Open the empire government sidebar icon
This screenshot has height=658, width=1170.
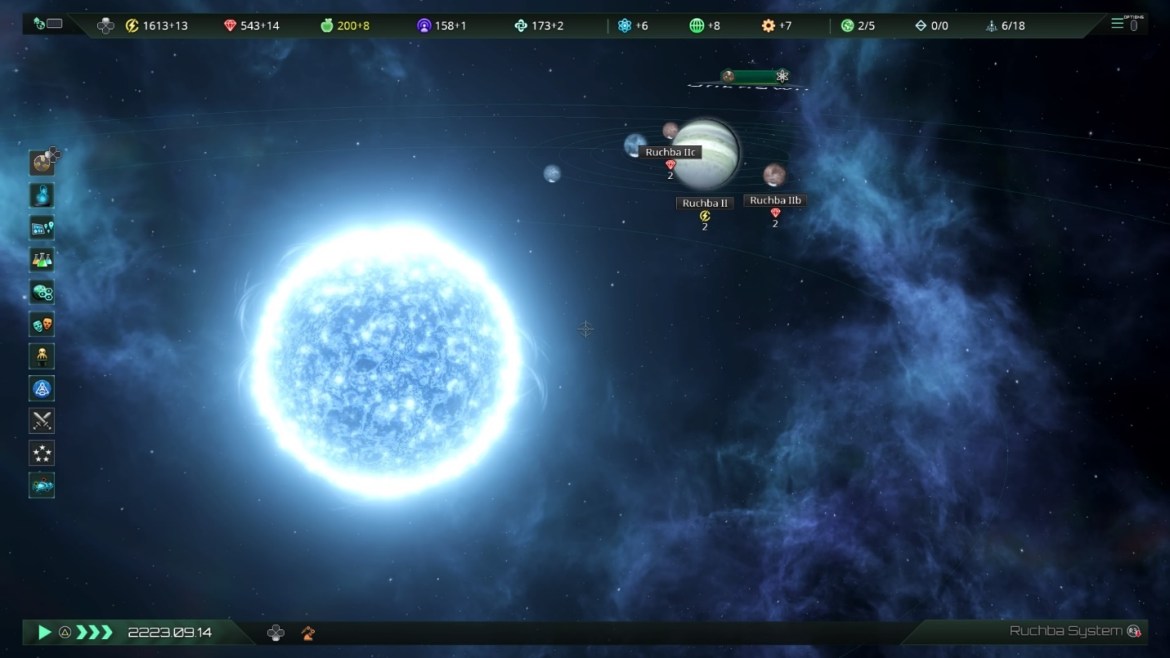point(42,195)
